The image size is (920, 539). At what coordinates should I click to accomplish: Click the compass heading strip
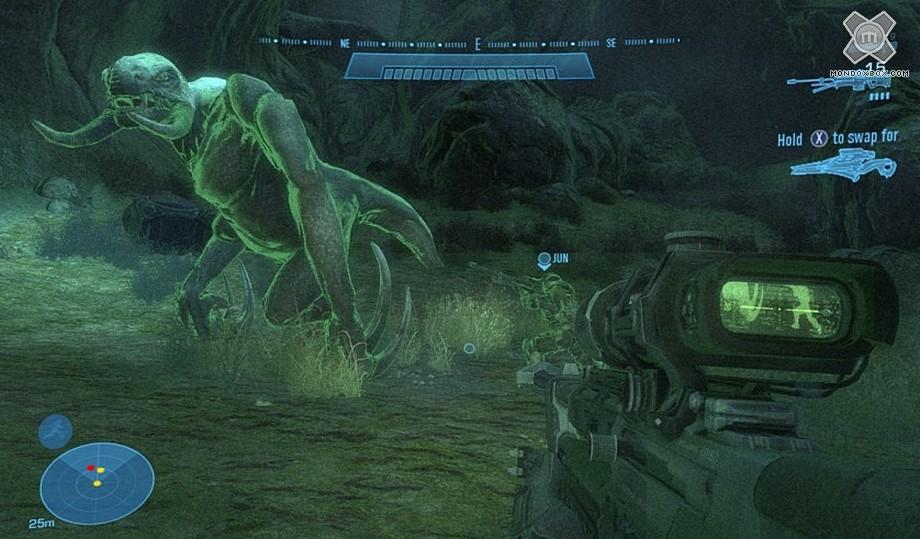click(x=469, y=43)
